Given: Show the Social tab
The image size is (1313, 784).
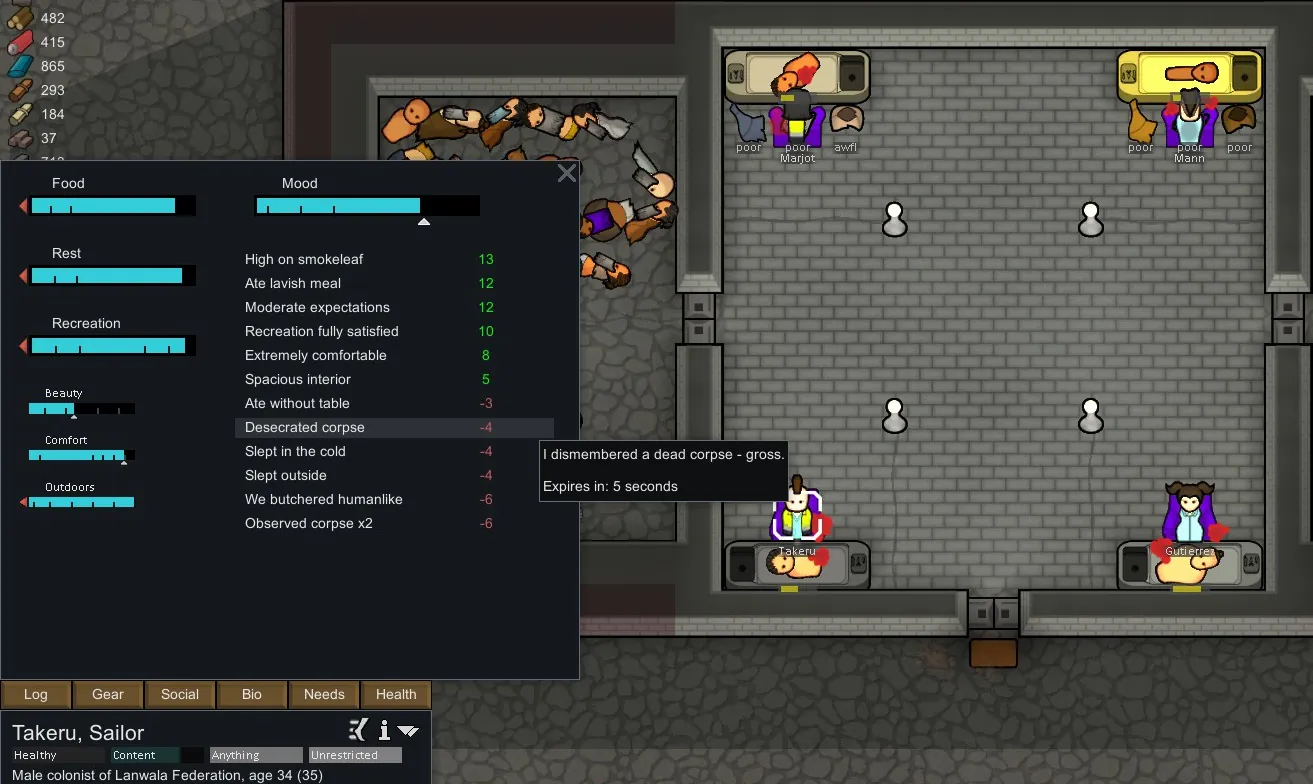Looking at the screenshot, I should [x=180, y=694].
